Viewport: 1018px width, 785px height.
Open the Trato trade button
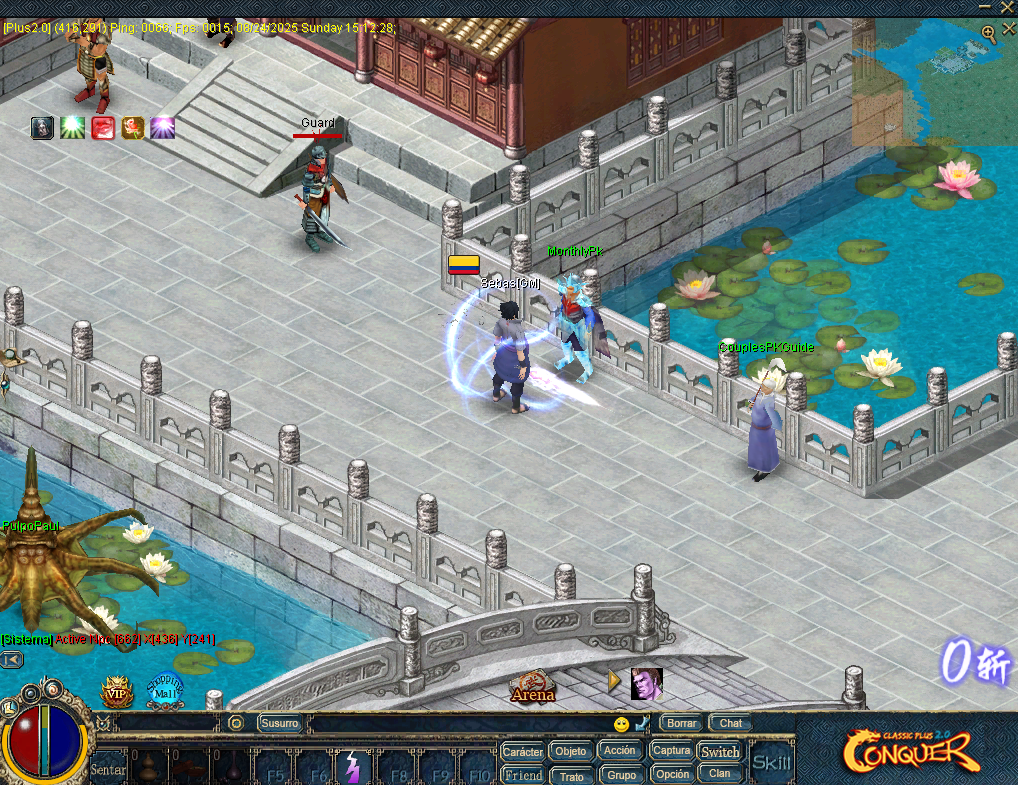point(571,776)
